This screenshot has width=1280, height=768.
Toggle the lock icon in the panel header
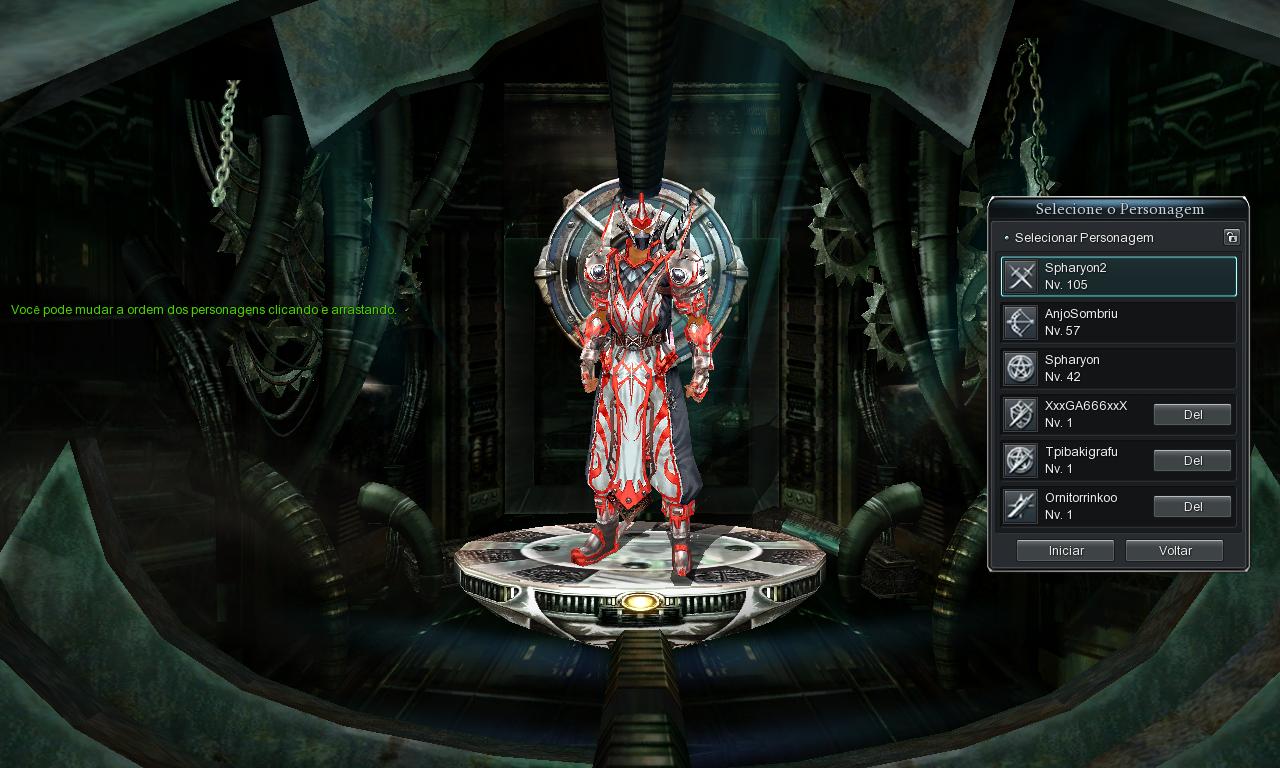tap(1231, 237)
